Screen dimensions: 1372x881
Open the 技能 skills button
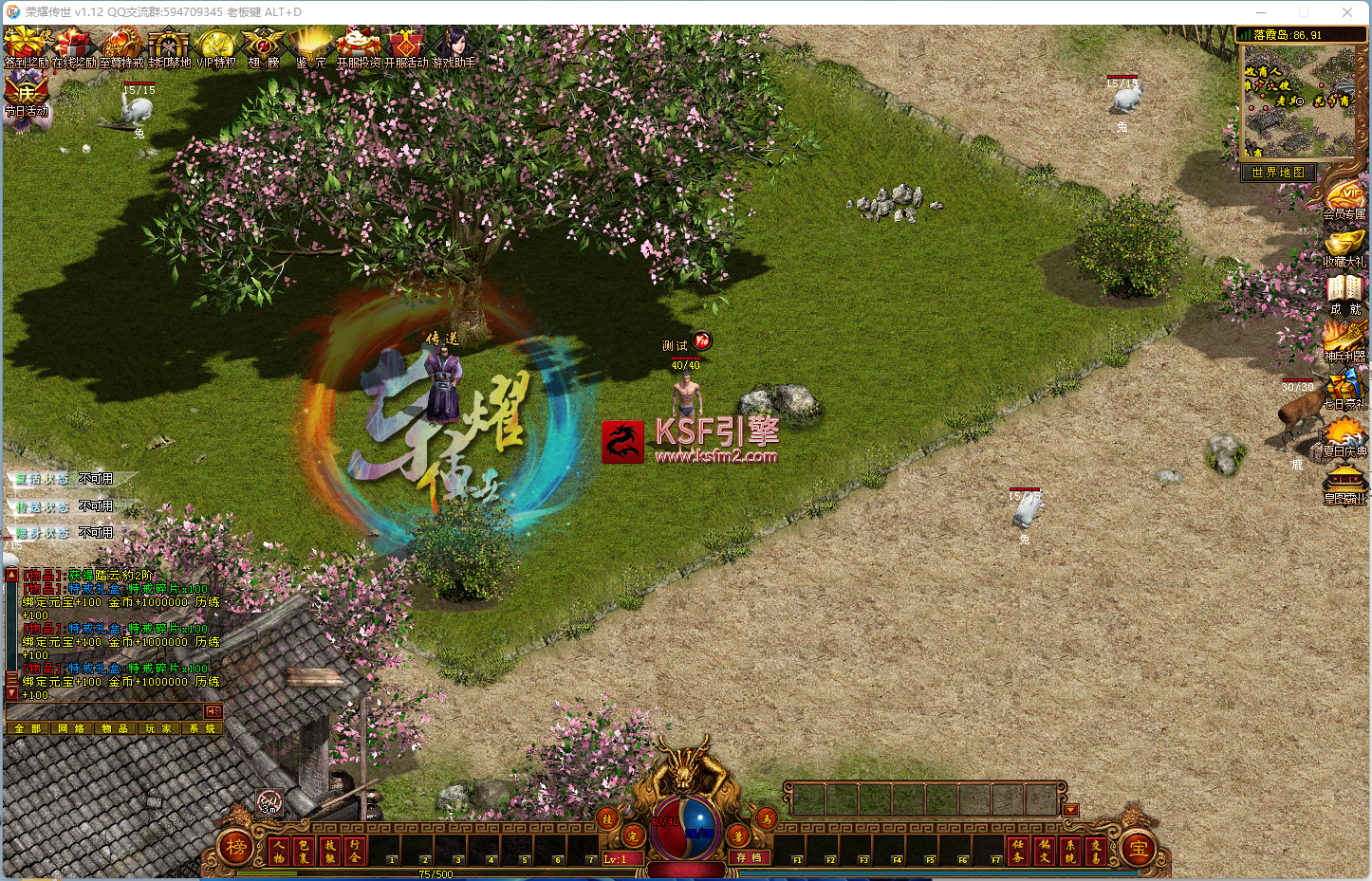(x=330, y=851)
